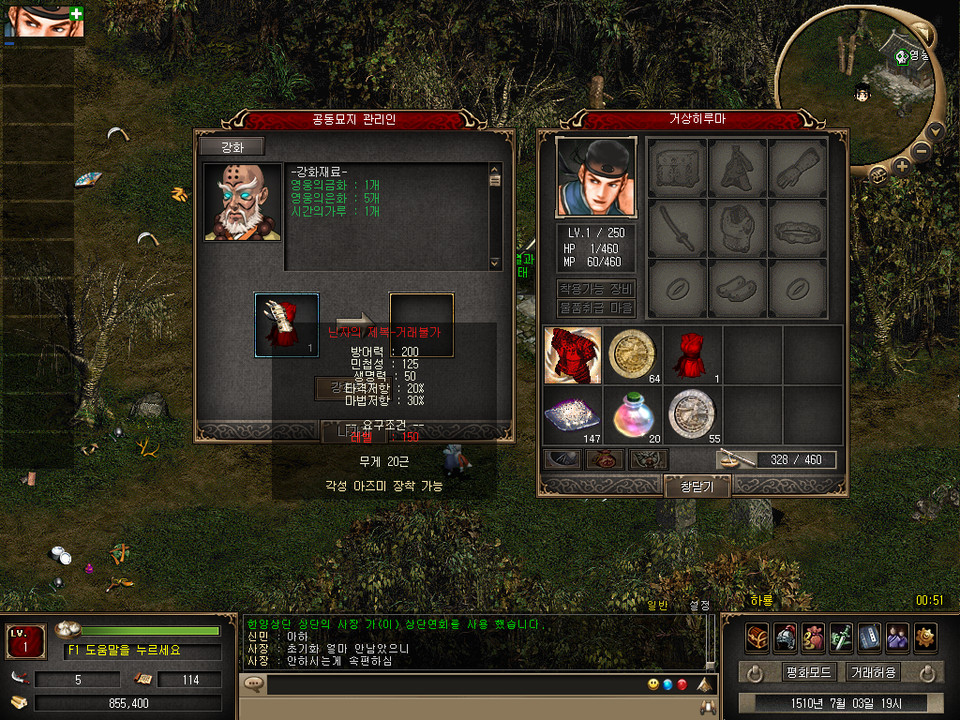This screenshot has width=960, height=720.
Task: Select the red armor inventory item
Action: pyautogui.click(x=574, y=355)
